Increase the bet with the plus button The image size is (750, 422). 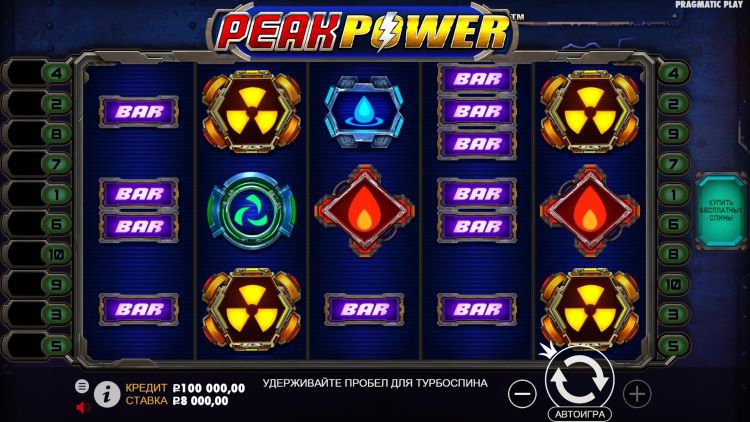click(637, 393)
